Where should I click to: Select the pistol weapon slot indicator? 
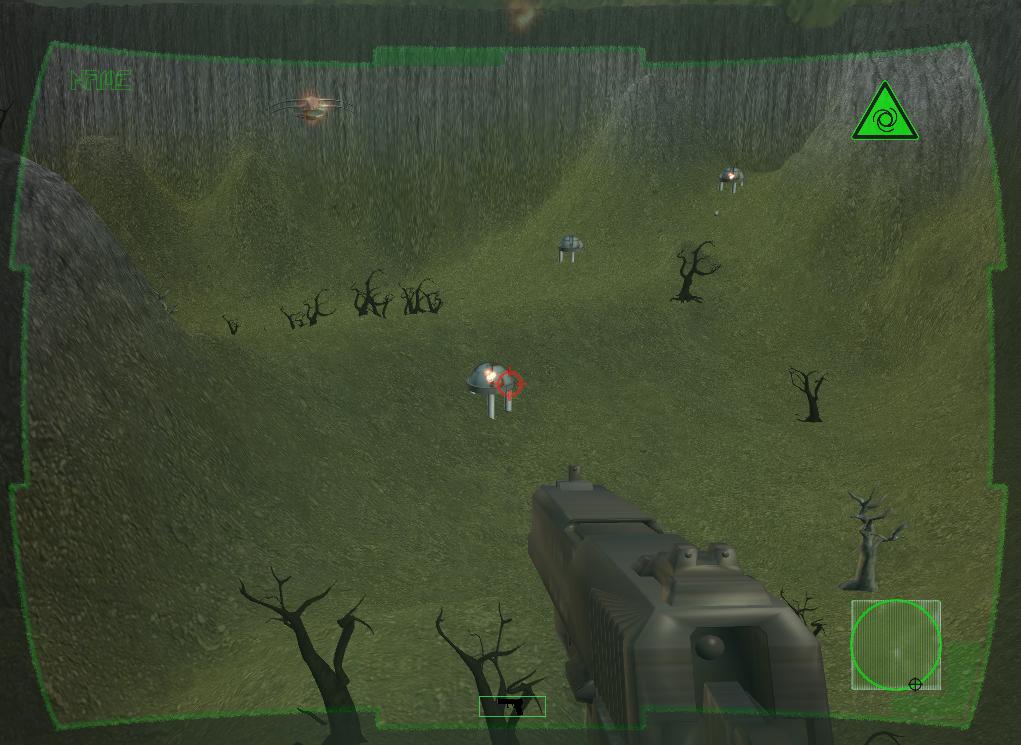[512, 706]
